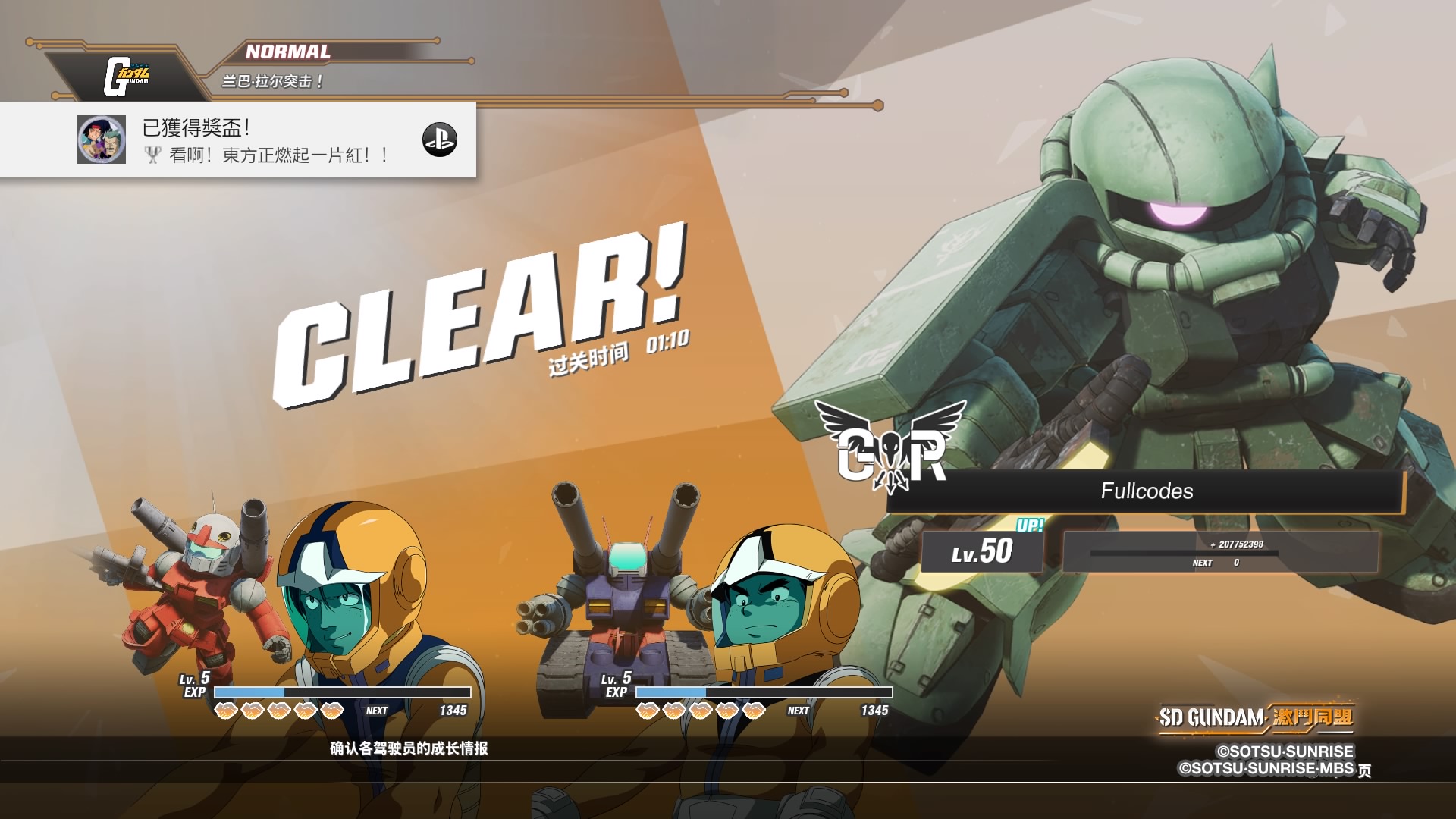Click the trophy artwork thumbnail in the notification
Image resolution: width=1456 pixels, height=819 pixels.
102,140
